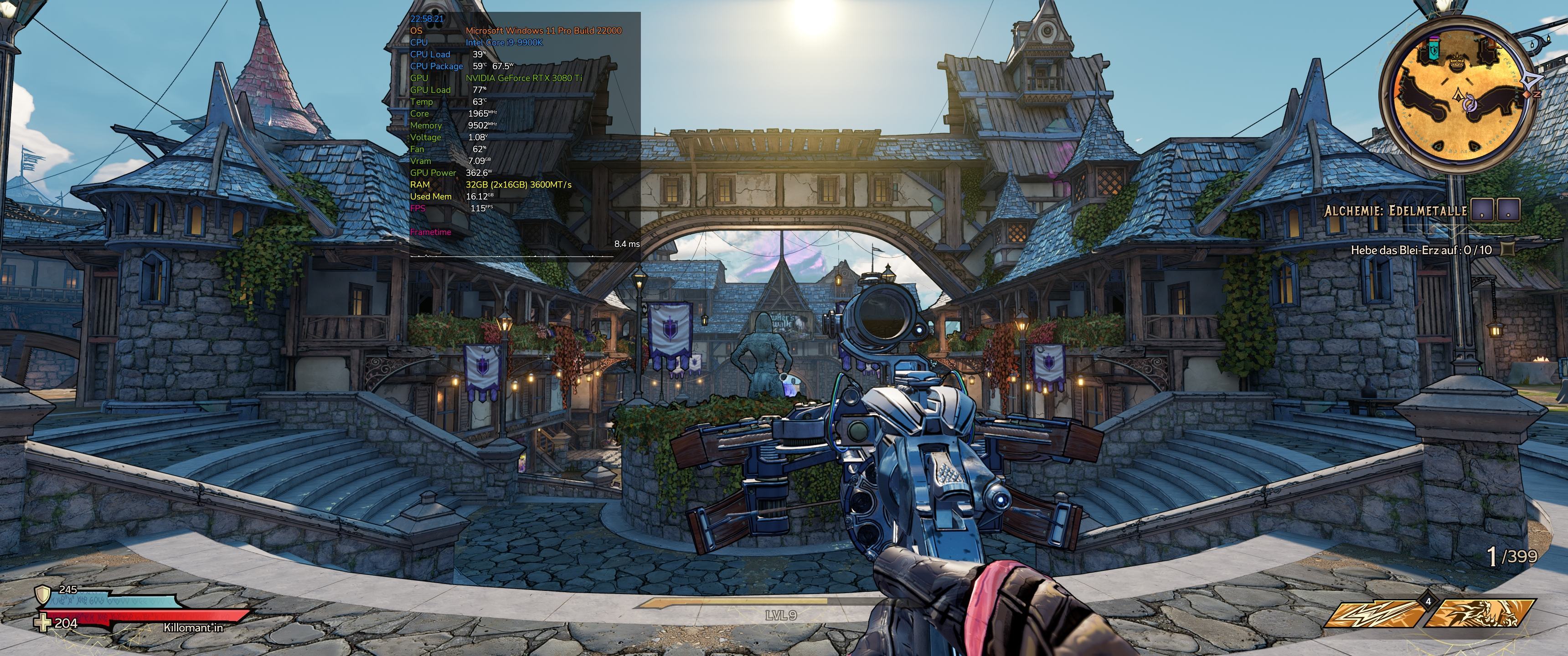Select the Alchemie: Edelmetalle quest tracker
Screen dimensions: 1568x656
point(1395,211)
